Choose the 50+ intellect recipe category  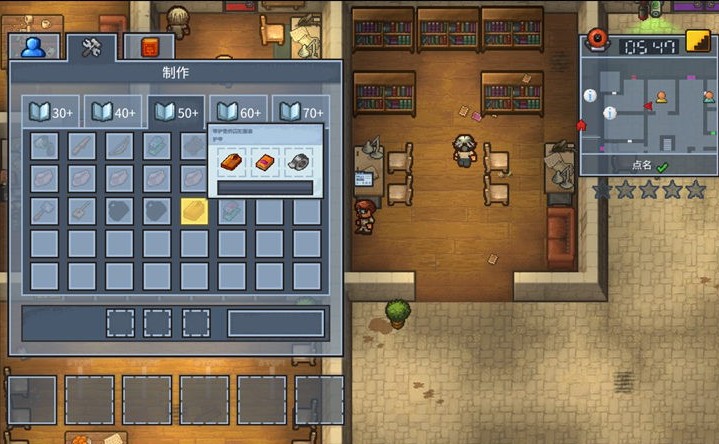point(175,113)
